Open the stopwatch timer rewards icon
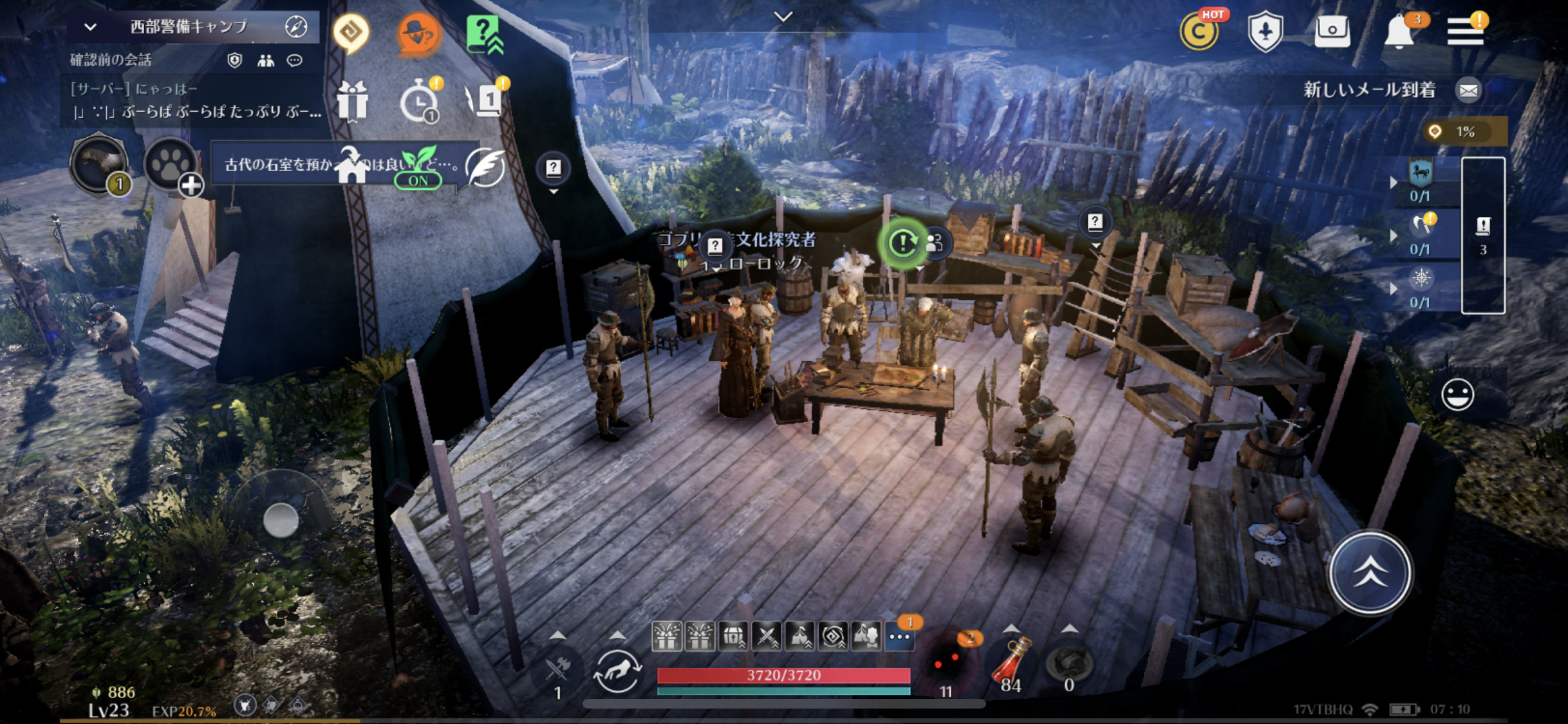Image resolution: width=1568 pixels, height=724 pixels. point(419,101)
